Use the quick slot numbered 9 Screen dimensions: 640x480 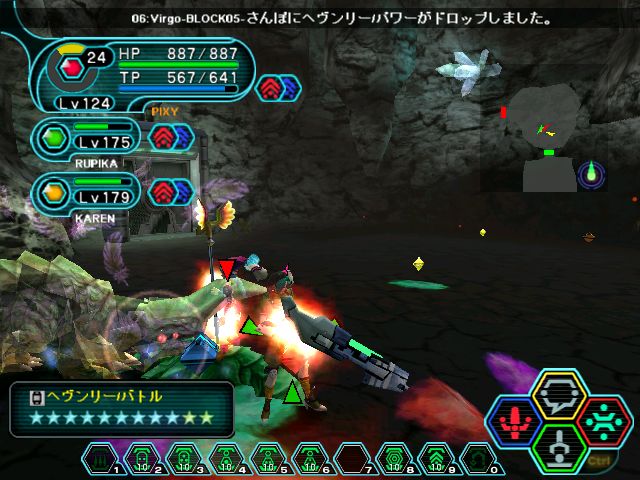click(x=436, y=459)
